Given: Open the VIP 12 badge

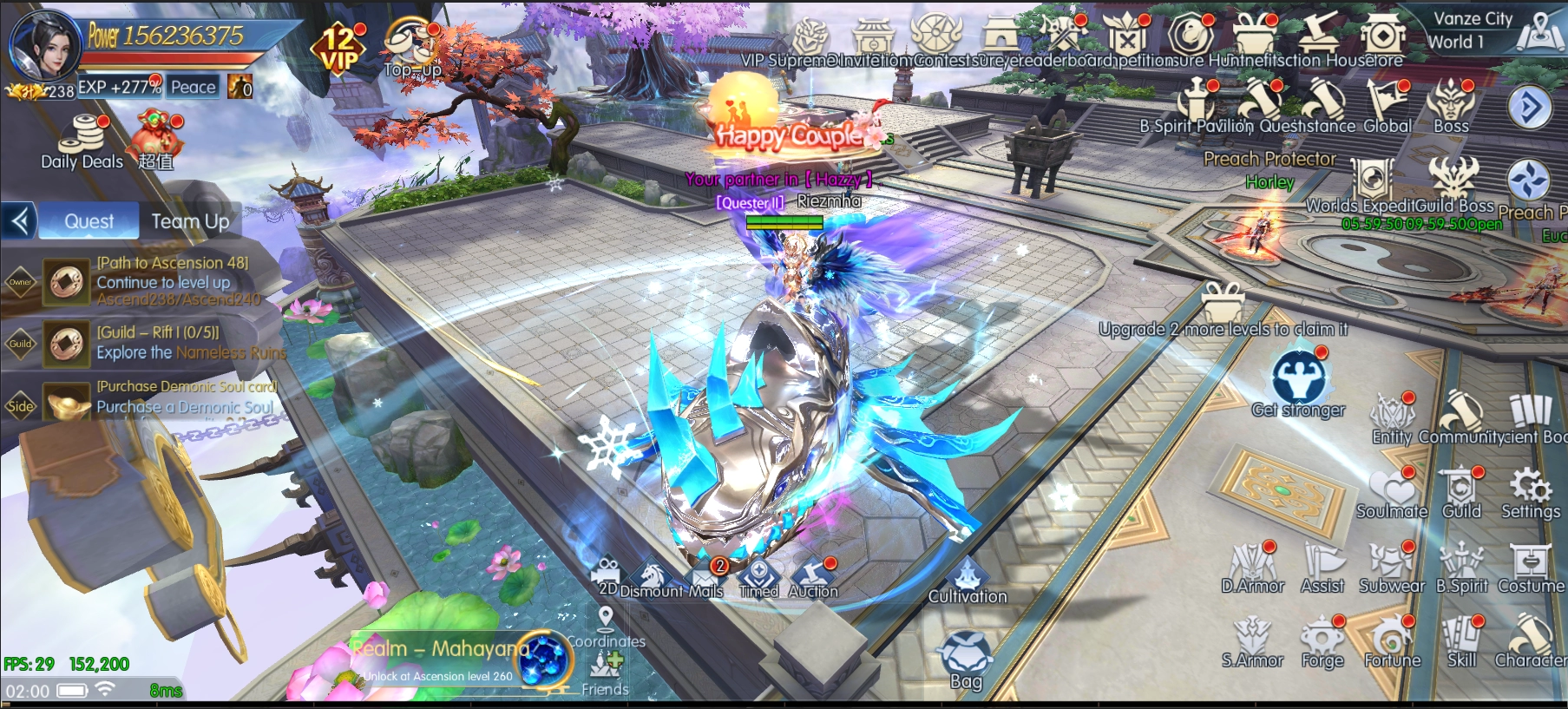Looking at the screenshot, I should coord(338,48).
